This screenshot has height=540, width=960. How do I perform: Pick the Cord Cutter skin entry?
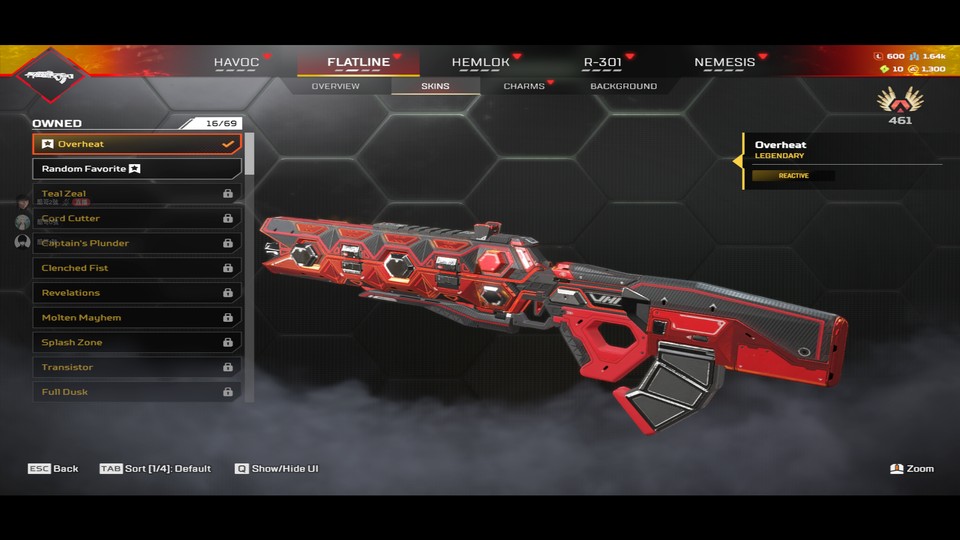click(x=137, y=218)
